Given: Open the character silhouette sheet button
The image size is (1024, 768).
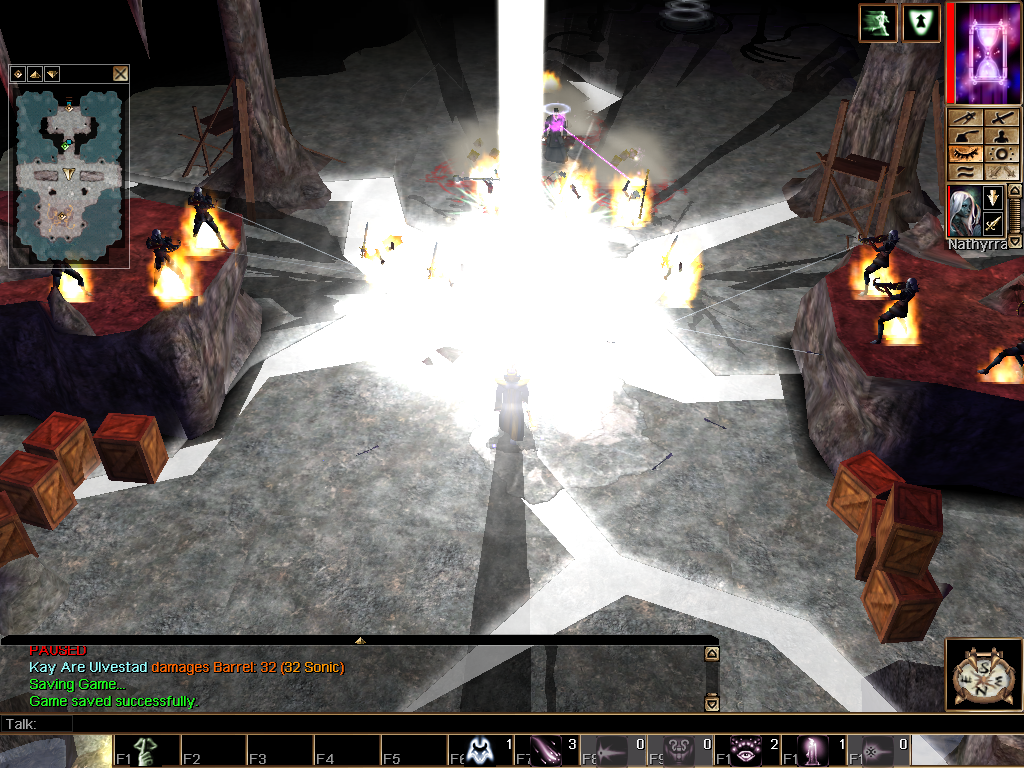Looking at the screenshot, I should click(1001, 137).
